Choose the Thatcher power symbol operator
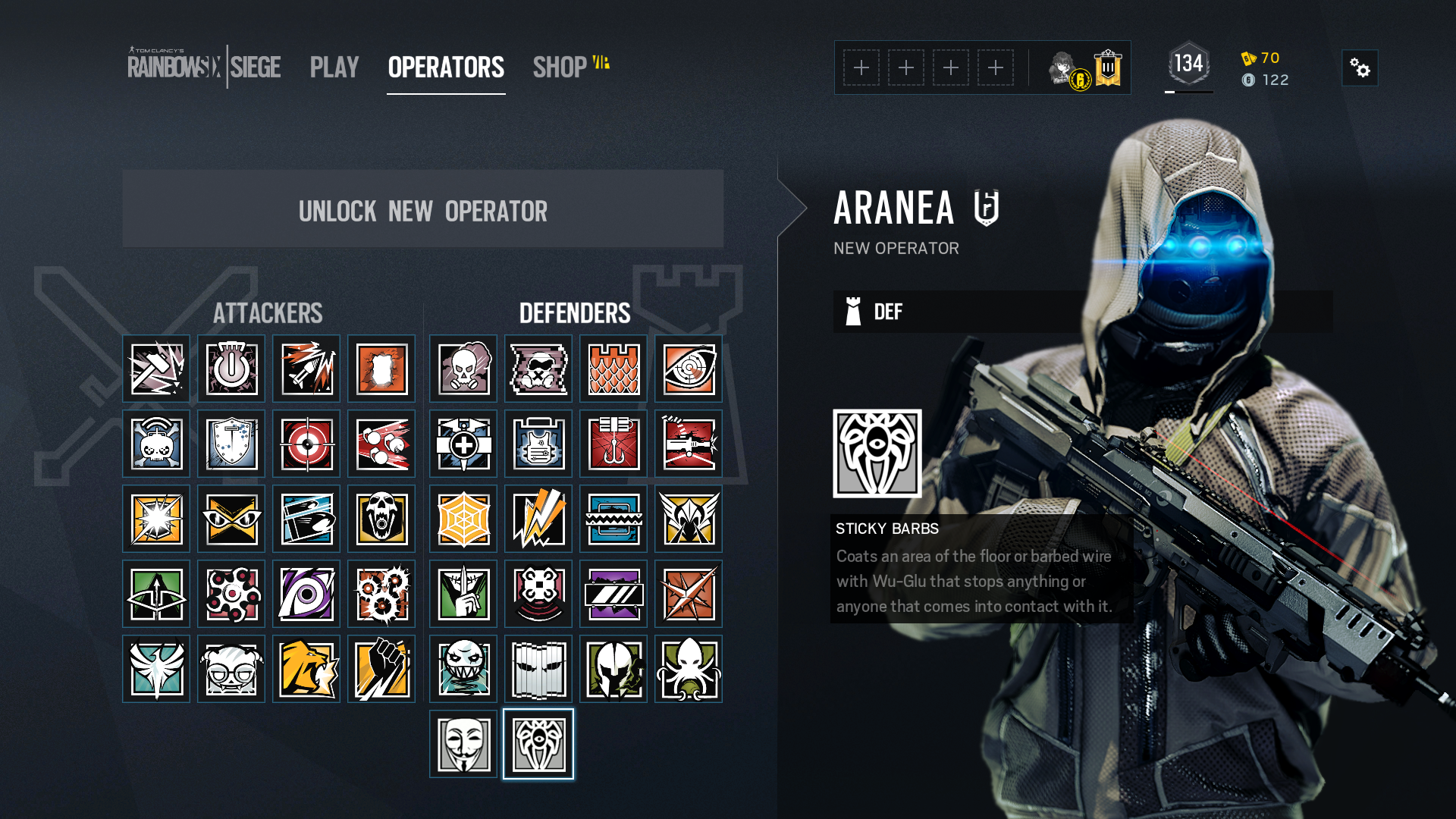The image size is (1456, 819). [231, 369]
